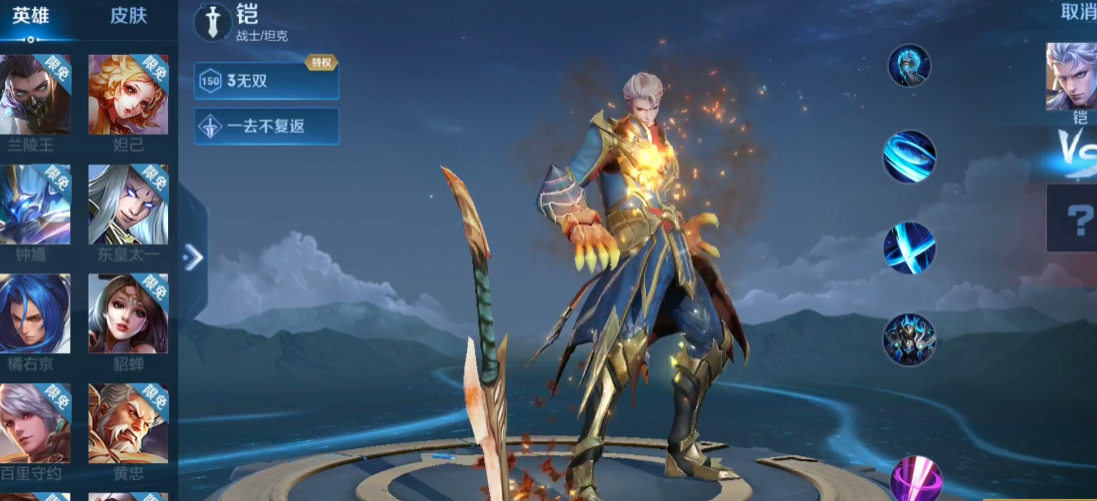Show the blue spinning blade skill
The image size is (1097, 501).
click(x=909, y=157)
